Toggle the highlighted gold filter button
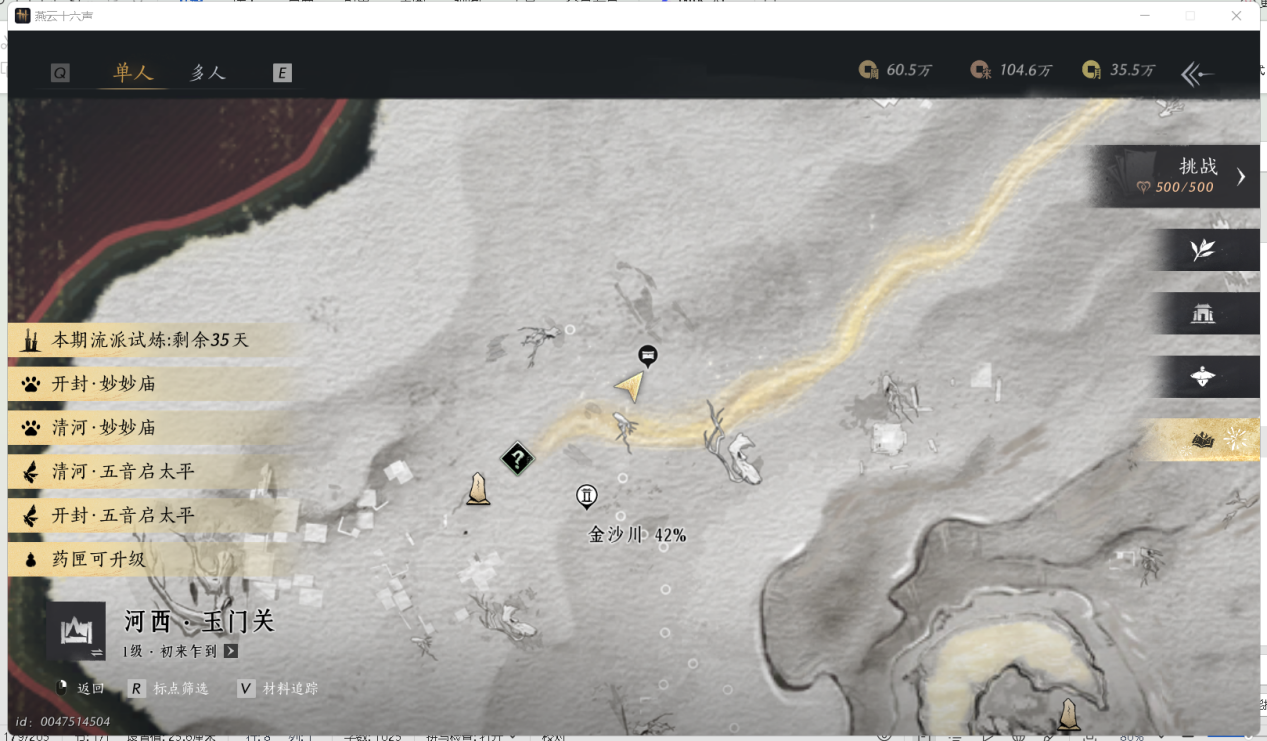This screenshot has width=1267, height=741. click(x=1203, y=440)
